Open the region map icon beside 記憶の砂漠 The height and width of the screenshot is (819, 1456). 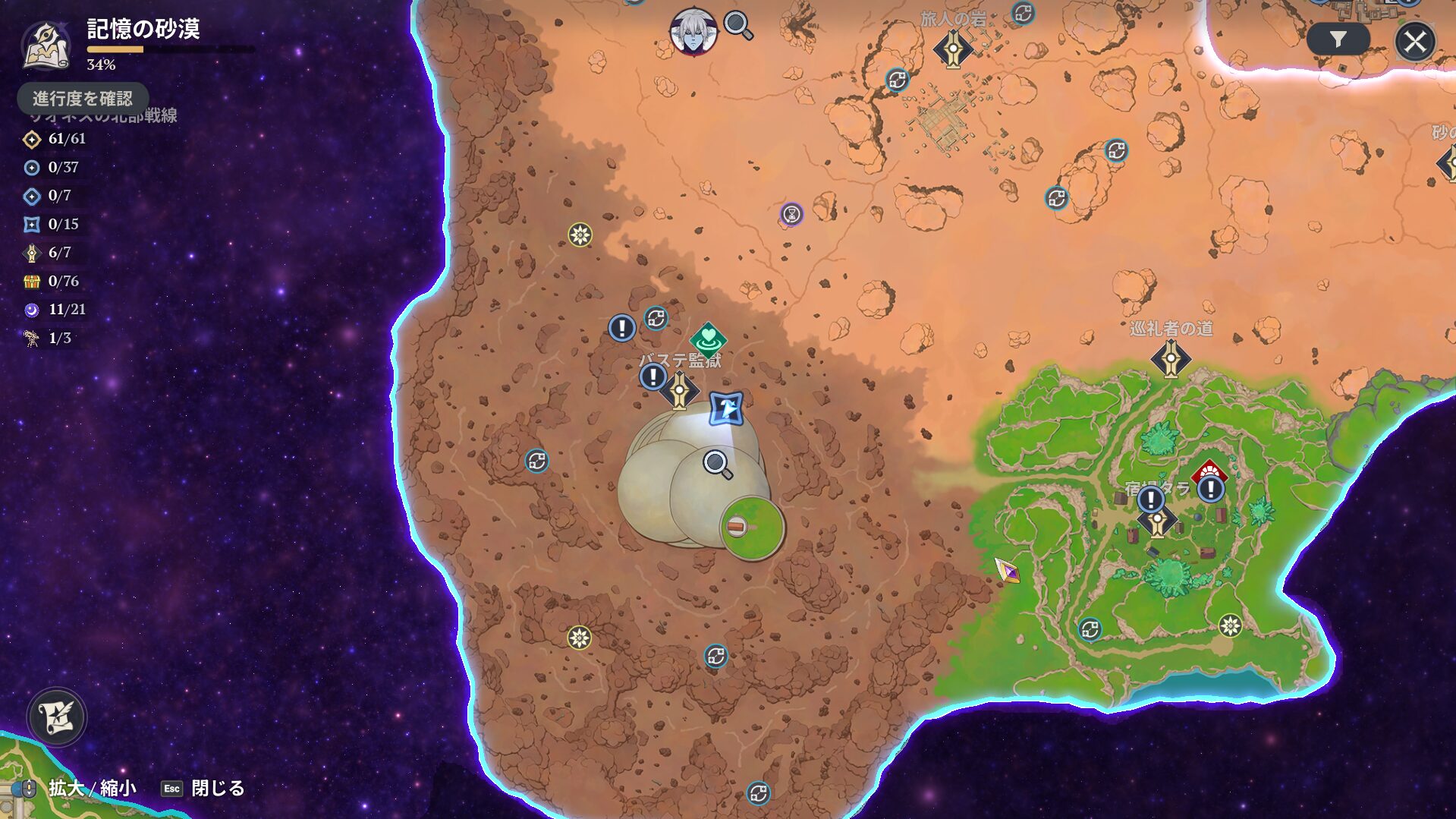[46, 46]
